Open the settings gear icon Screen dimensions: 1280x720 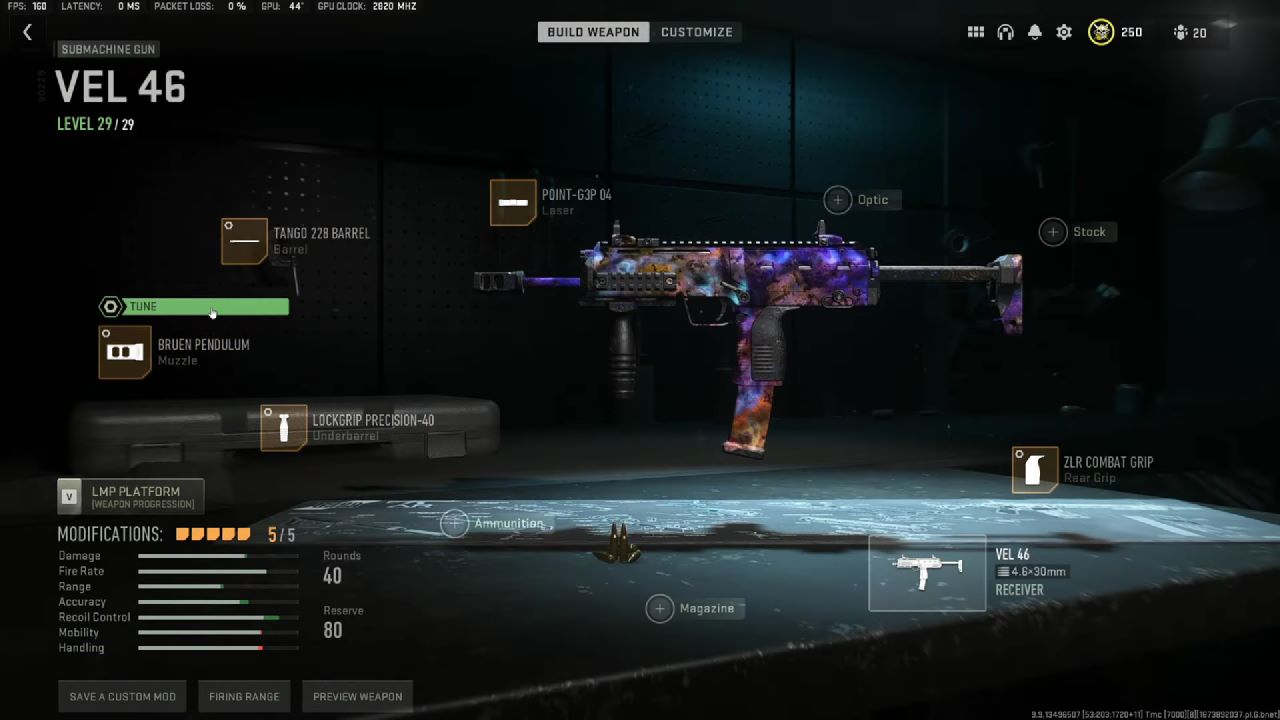pyautogui.click(x=1063, y=32)
